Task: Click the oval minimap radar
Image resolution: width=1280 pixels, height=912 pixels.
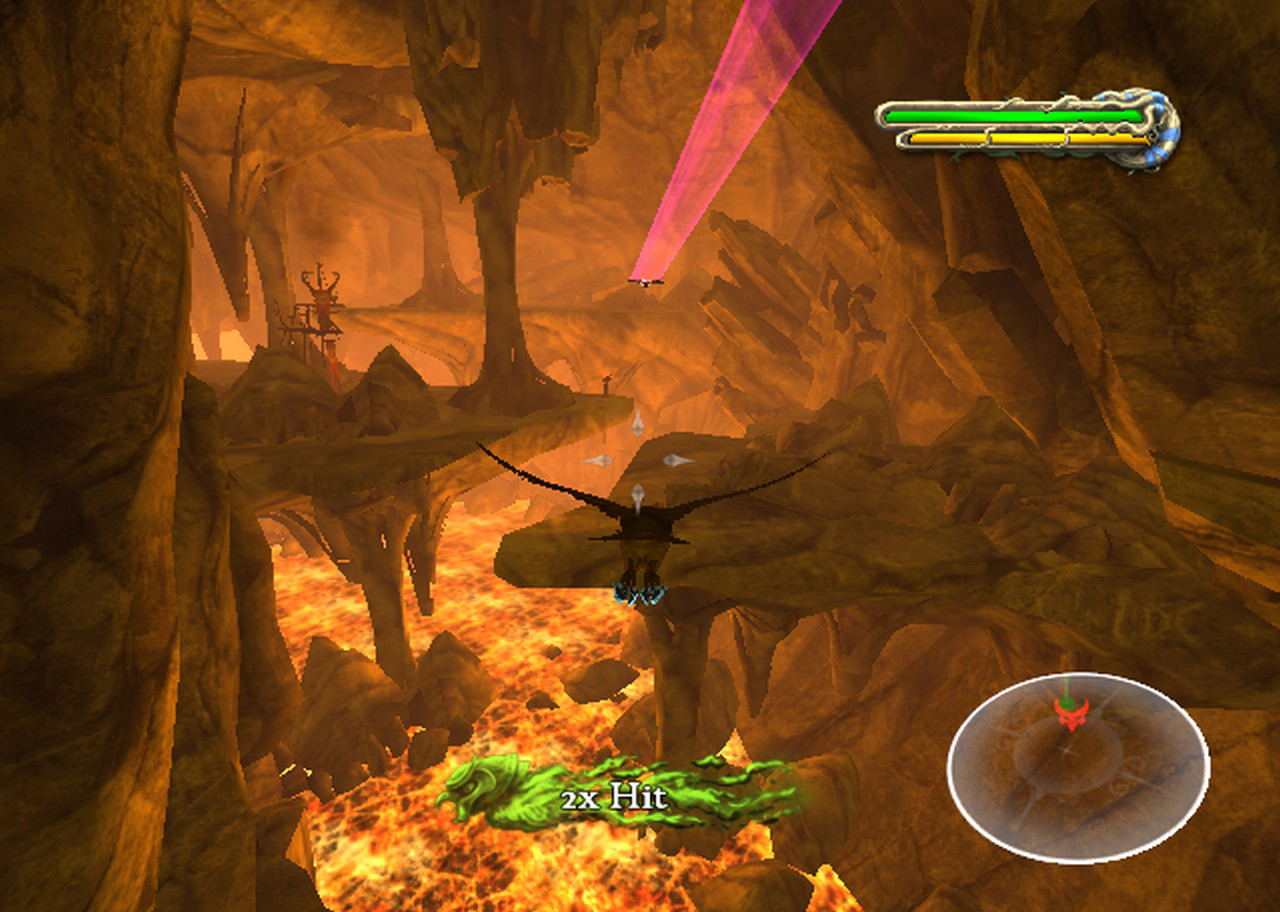Action: (1078, 768)
